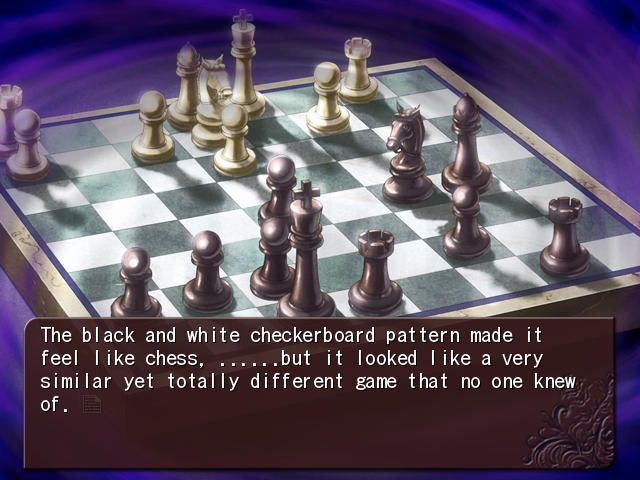Click the page icon after the text
Image resolution: width=640 pixels, height=480 pixels.
92,404
